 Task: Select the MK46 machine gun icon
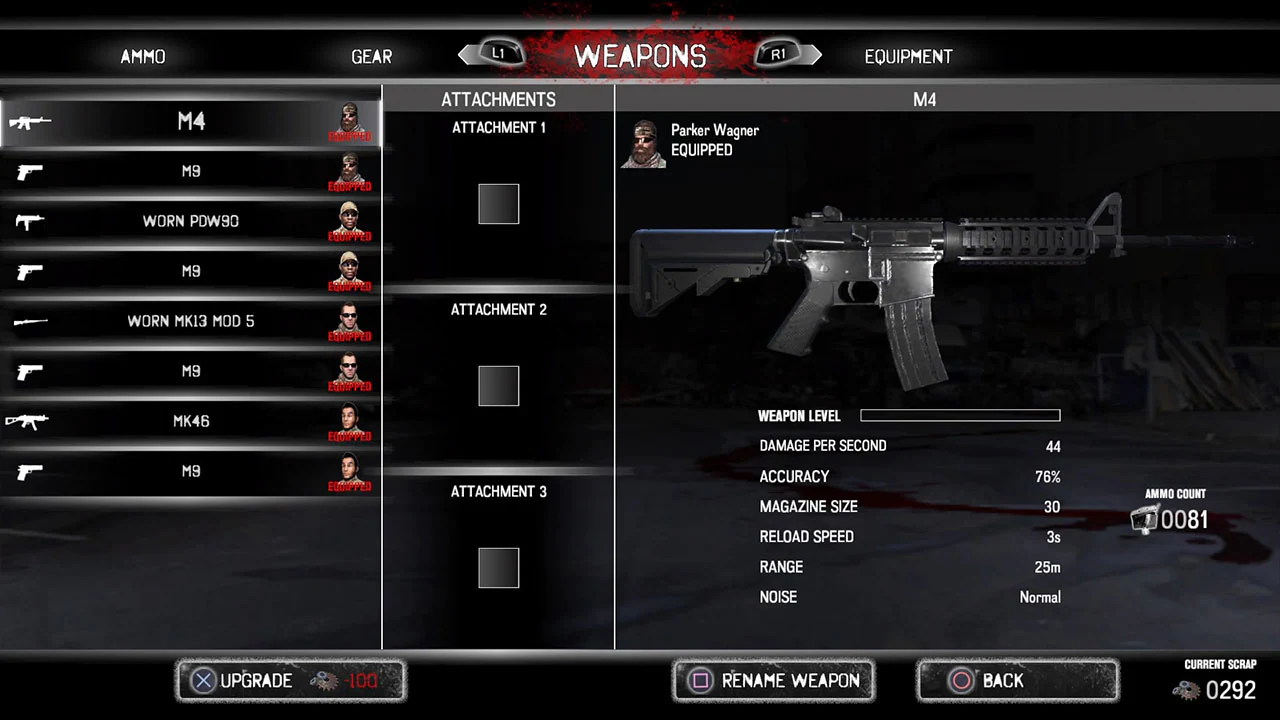coord(27,420)
